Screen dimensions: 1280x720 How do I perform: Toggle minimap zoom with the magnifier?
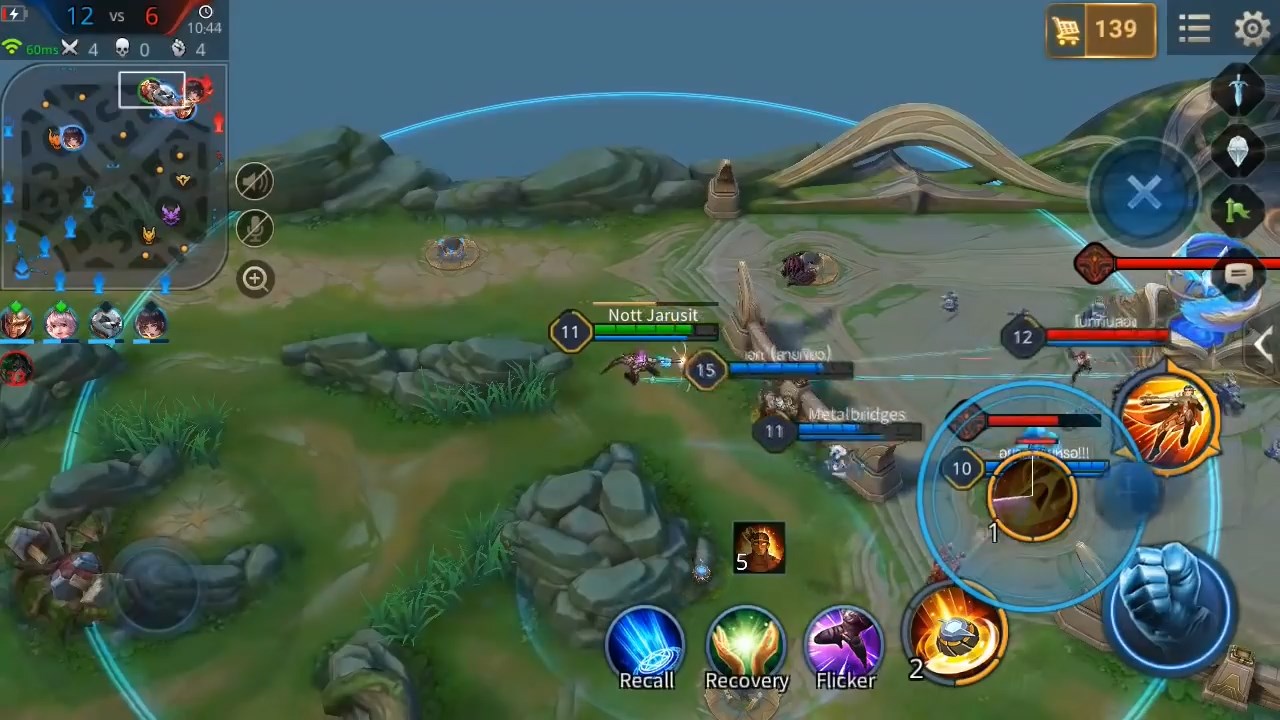click(254, 279)
